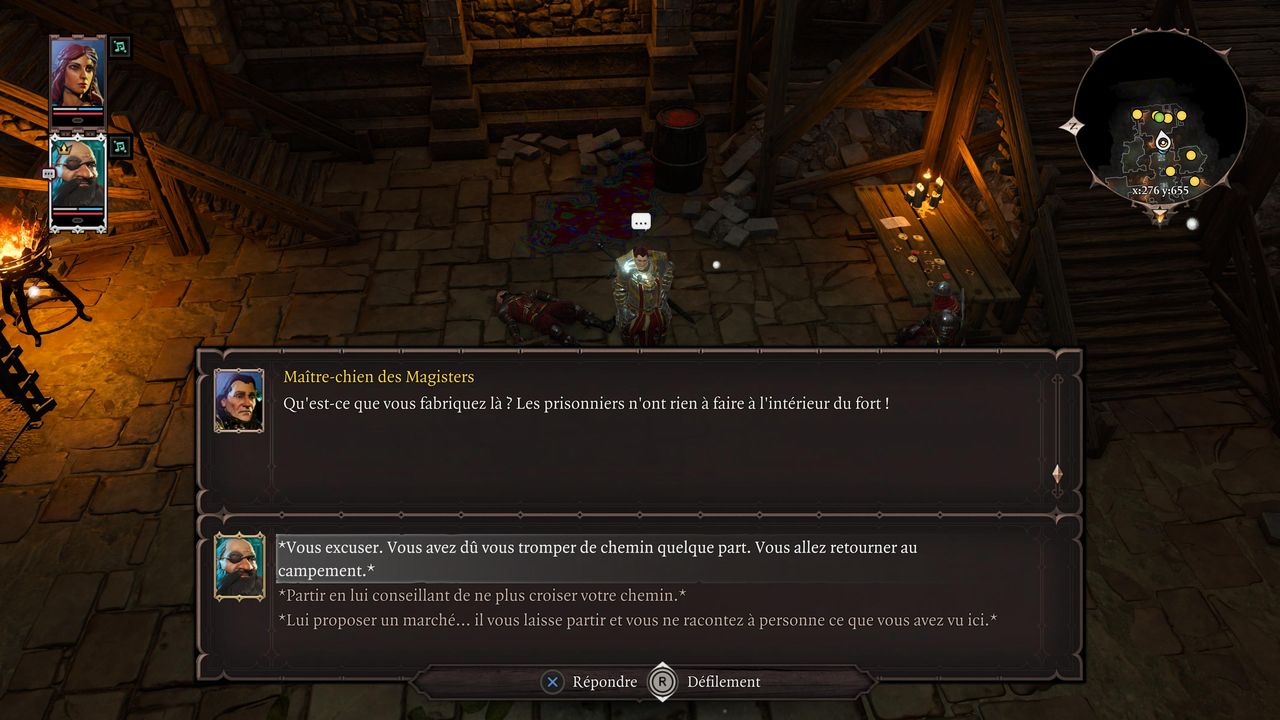
Task: Pick the "Lui proposer un marché" option
Action: point(637,621)
